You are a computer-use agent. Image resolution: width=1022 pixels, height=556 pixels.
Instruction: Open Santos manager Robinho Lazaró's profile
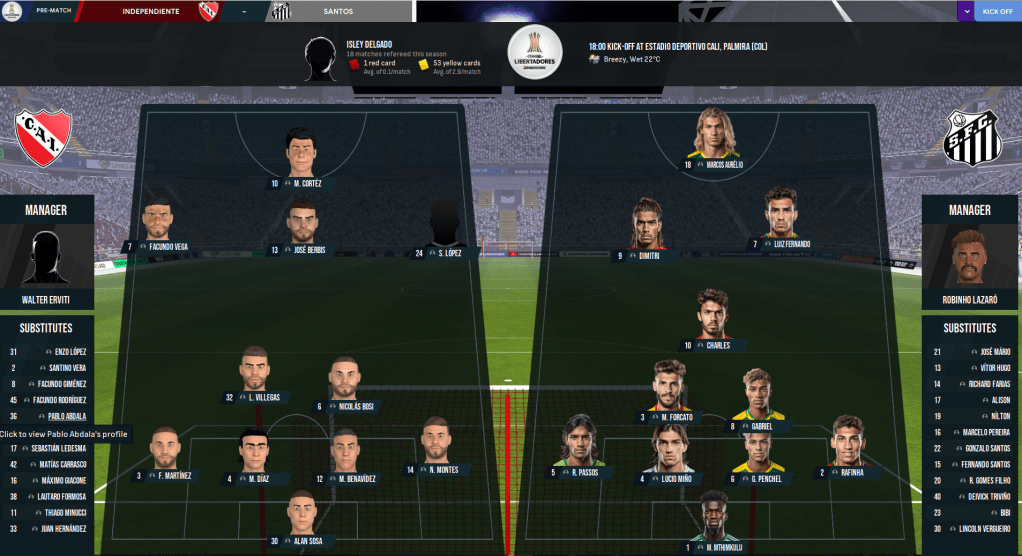pyautogui.click(x=971, y=300)
